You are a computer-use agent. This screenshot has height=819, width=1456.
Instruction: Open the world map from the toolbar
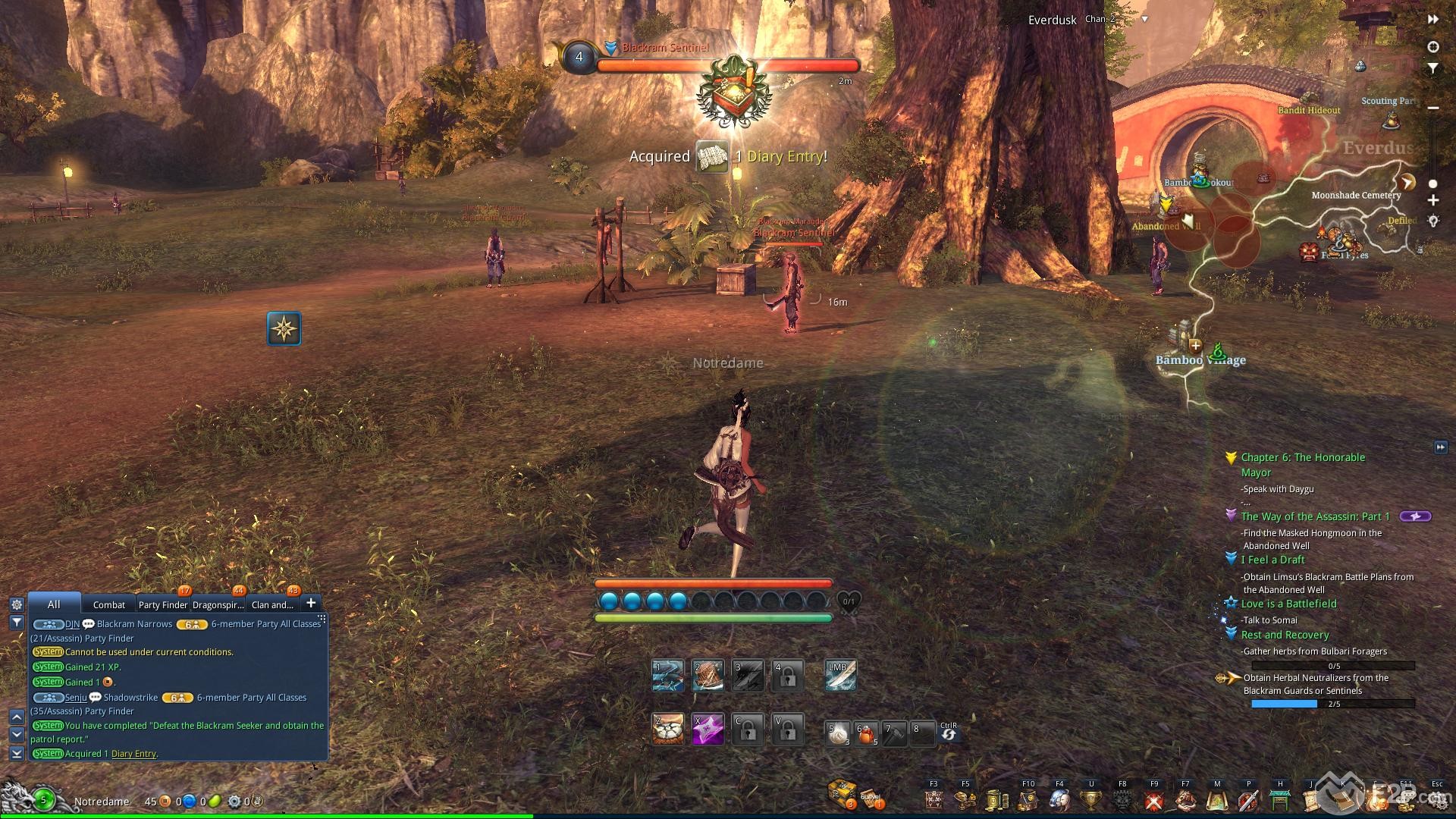1217,800
